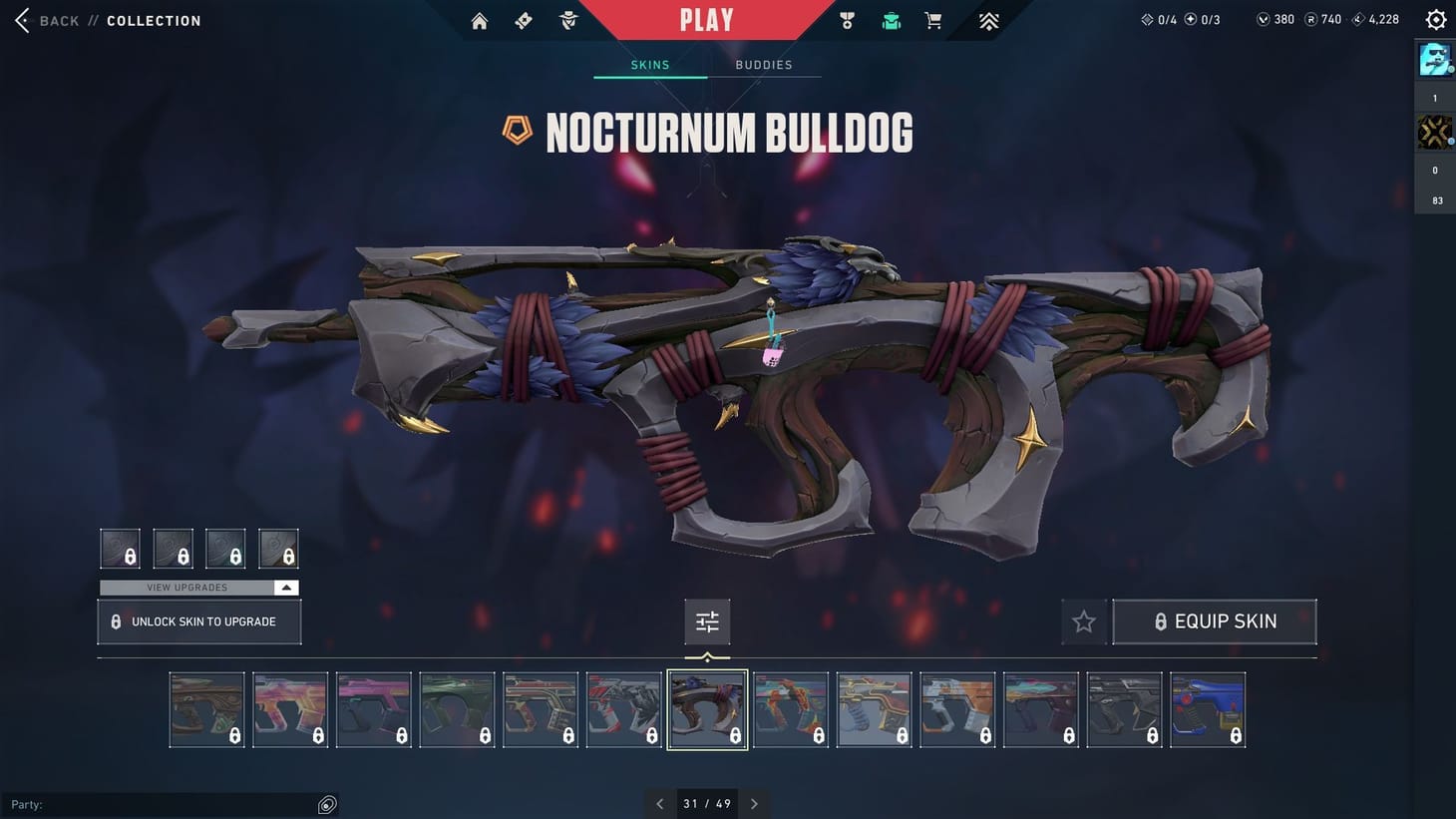This screenshot has height=819, width=1456.
Task: Select the Agents icon in top bar
Action: [566, 20]
